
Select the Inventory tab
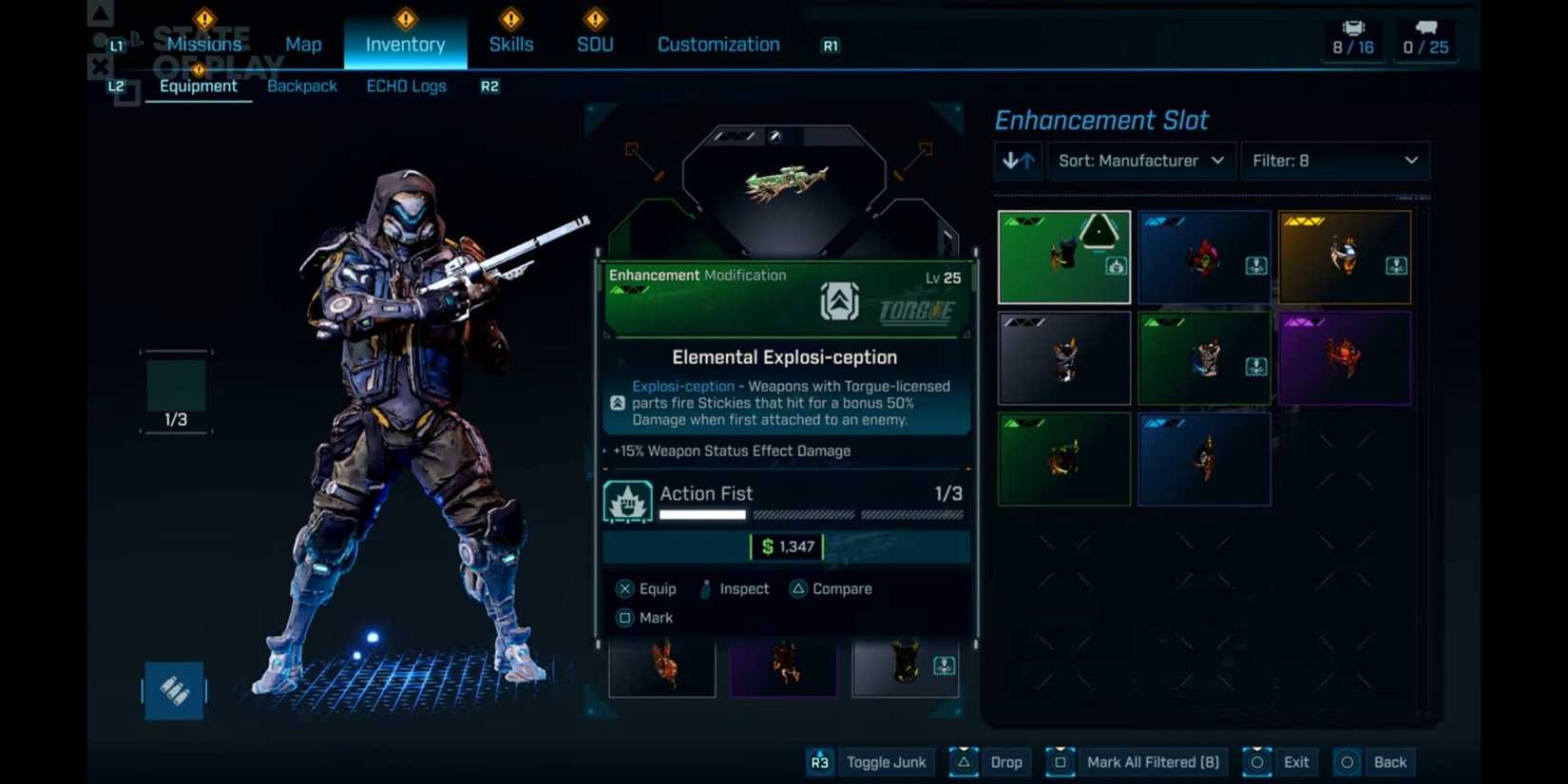(405, 44)
